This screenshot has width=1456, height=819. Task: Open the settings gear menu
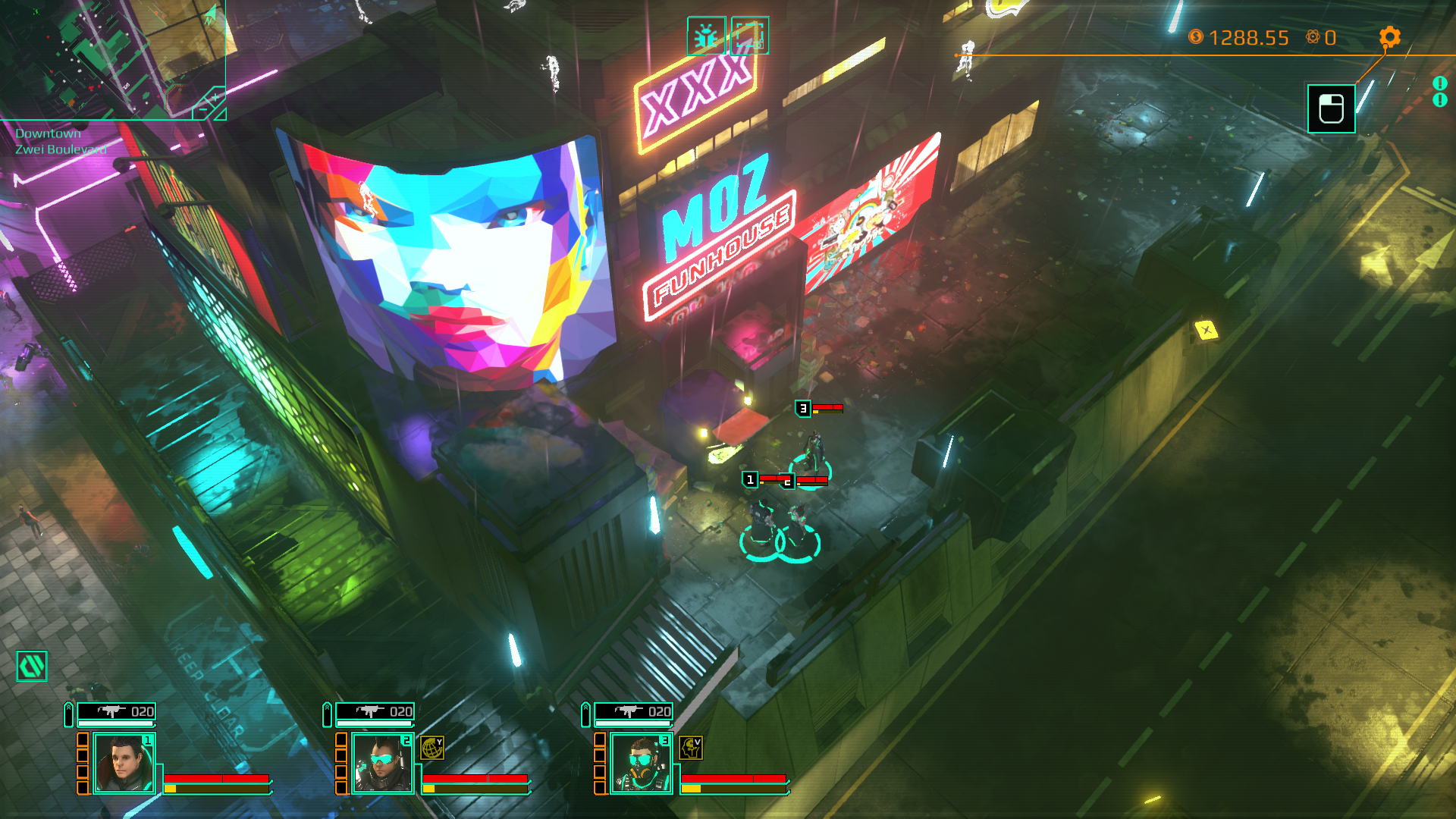click(1390, 36)
